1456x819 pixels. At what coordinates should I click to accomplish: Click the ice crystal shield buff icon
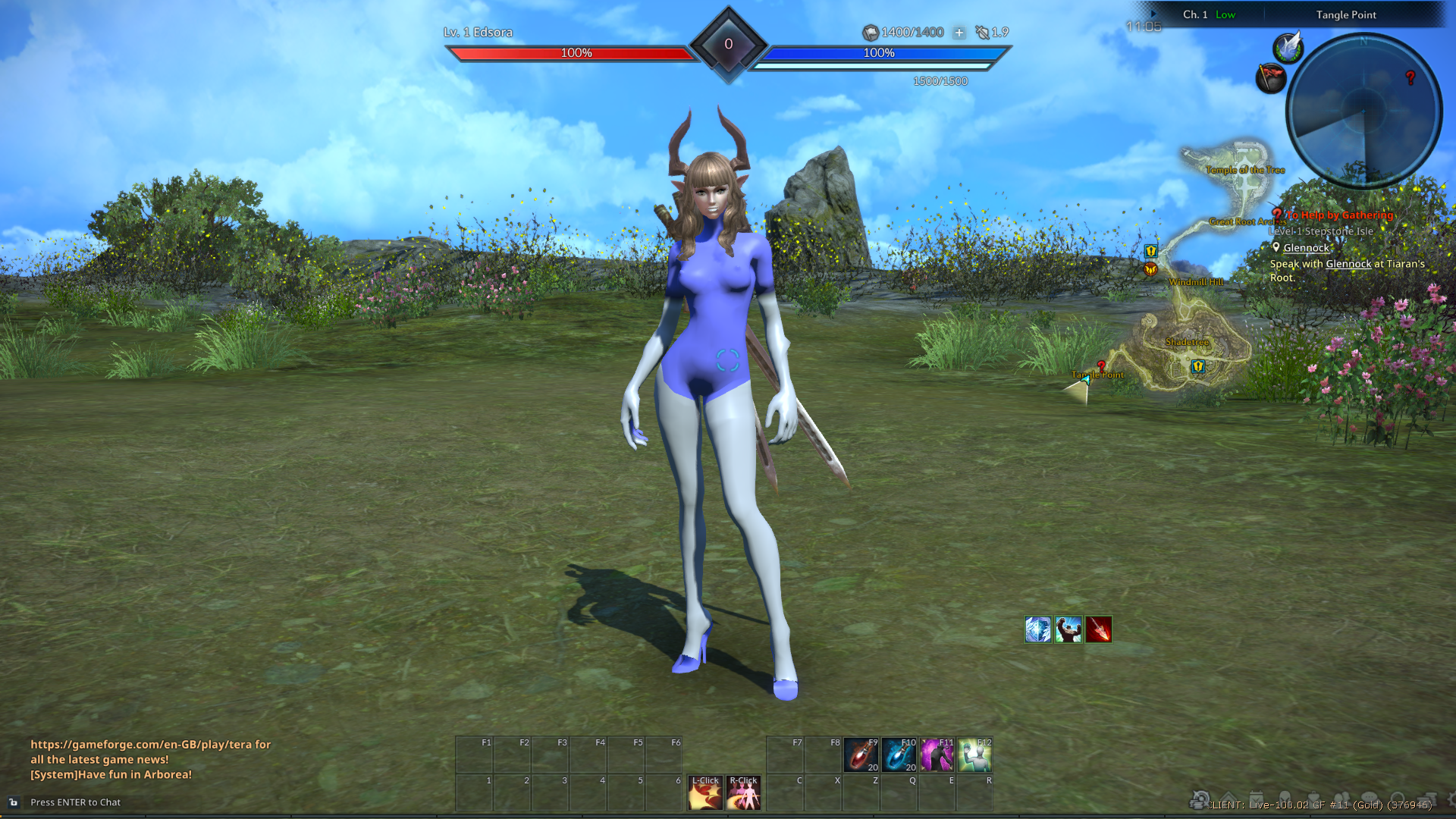pyautogui.click(x=1037, y=629)
